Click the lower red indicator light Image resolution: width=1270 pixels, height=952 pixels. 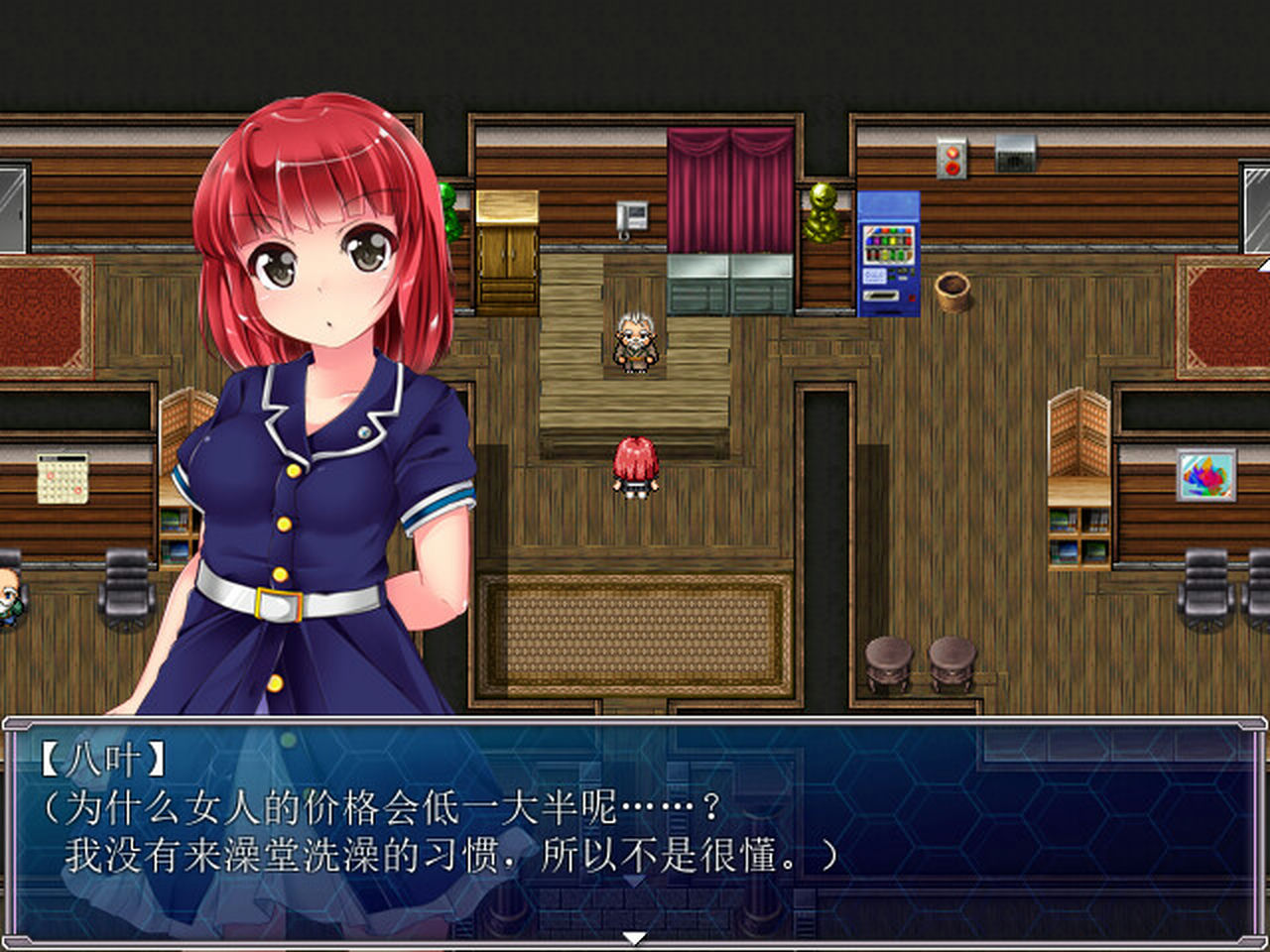click(x=952, y=168)
